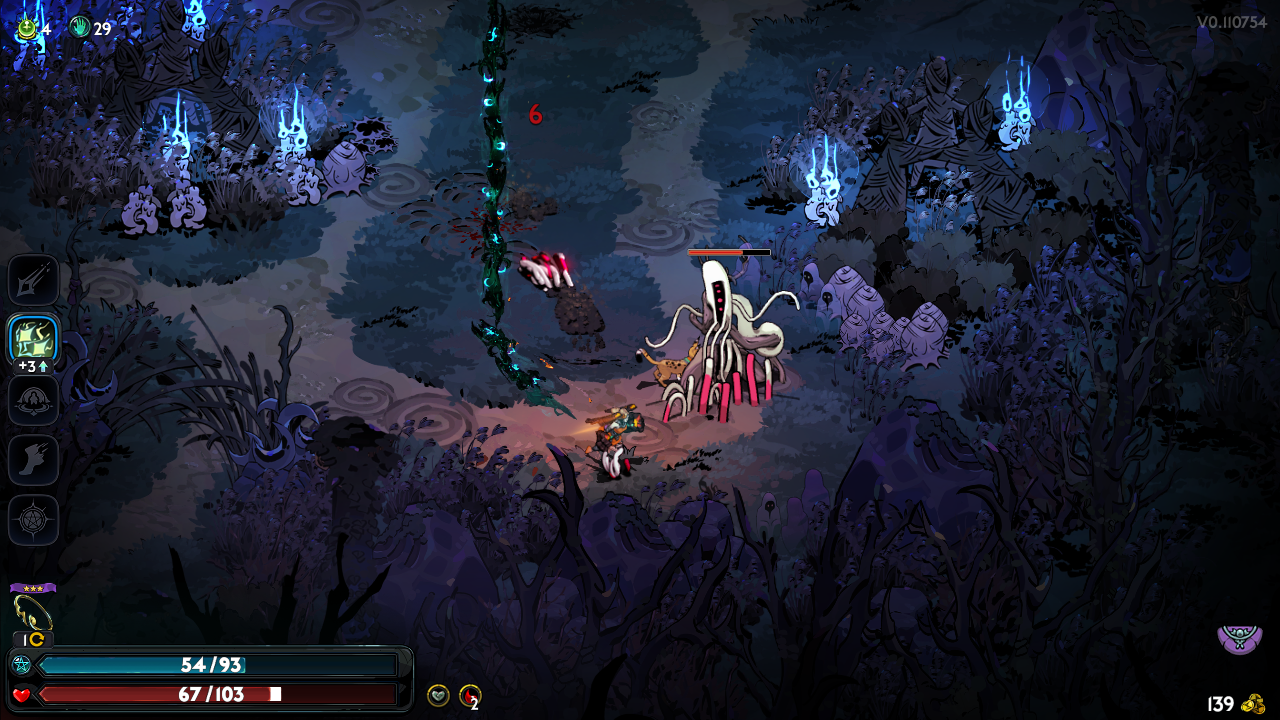This screenshot has height=720, width=1280.
Task: Click the purple skull pouch icon
Action: pos(1239,638)
